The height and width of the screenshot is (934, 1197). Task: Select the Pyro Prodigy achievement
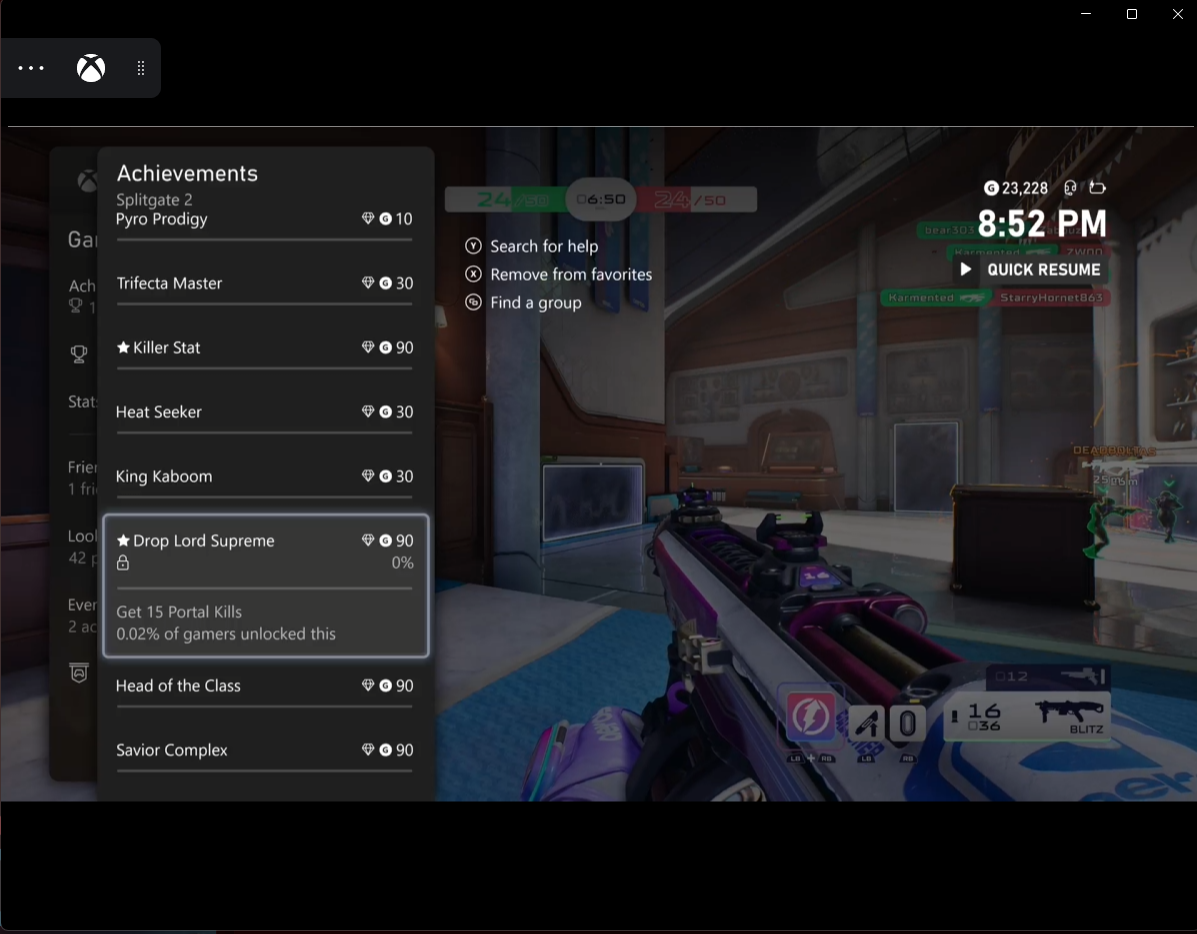click(264, 220)
